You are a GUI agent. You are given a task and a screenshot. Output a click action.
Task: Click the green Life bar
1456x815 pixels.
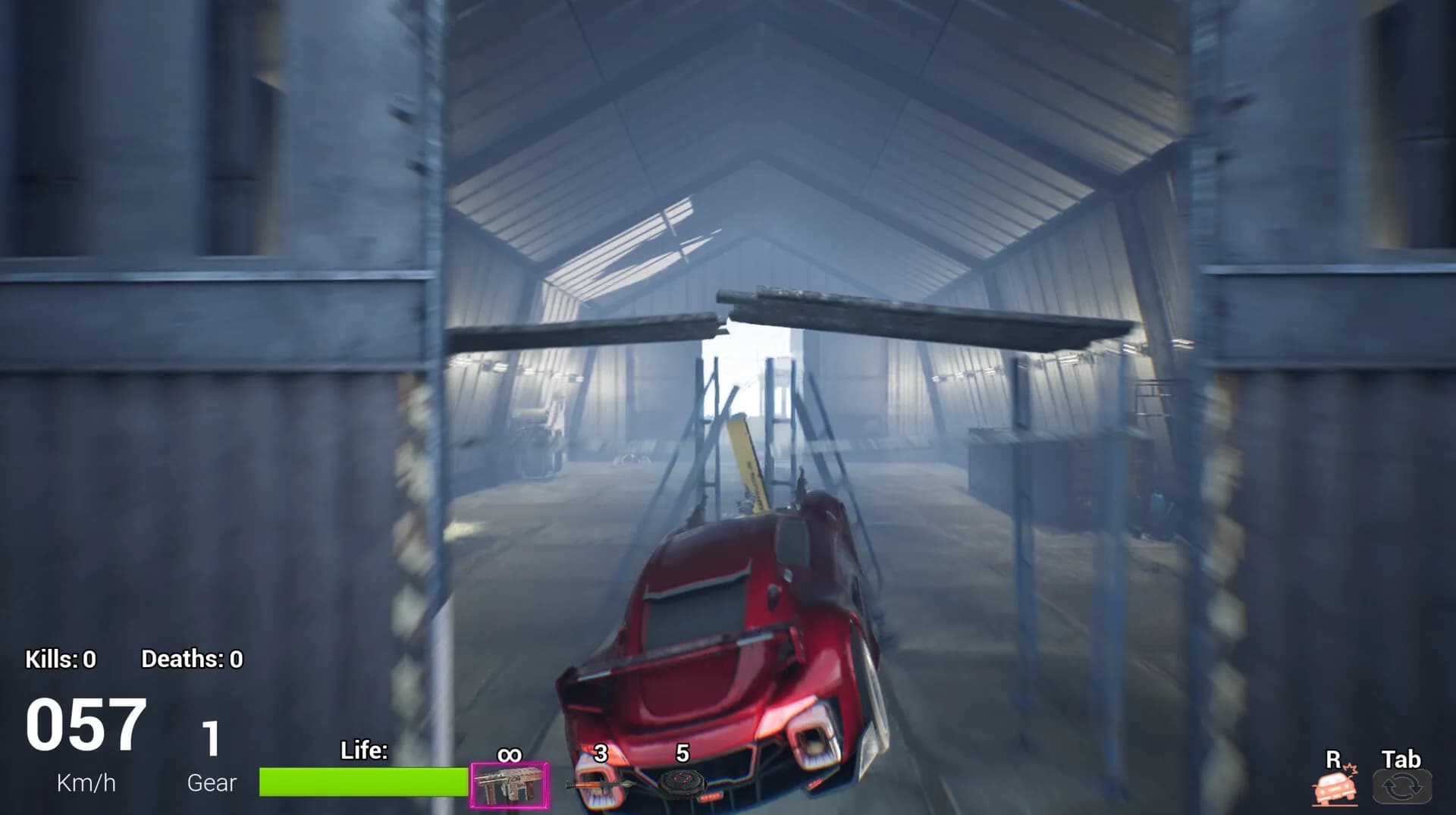[362, 779]
